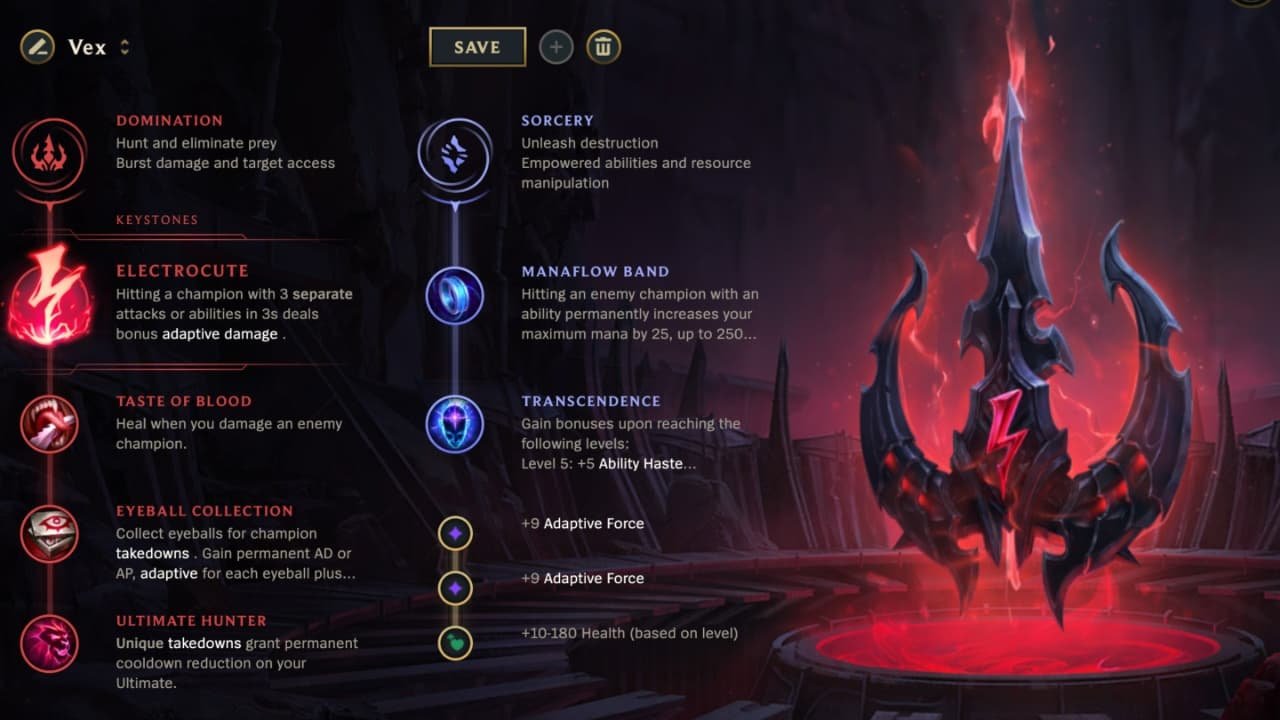This screenshot has height=720, width=1280.
Task: Select the Manaflow Band rune
Action: (455, 297)
